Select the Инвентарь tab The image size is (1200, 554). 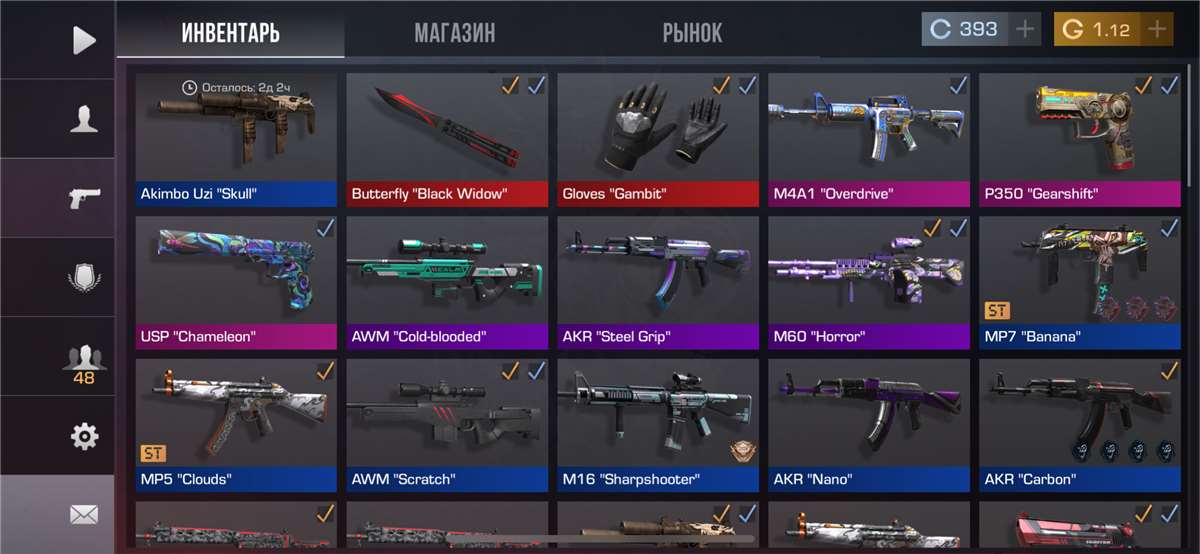(x=230, y=33)
